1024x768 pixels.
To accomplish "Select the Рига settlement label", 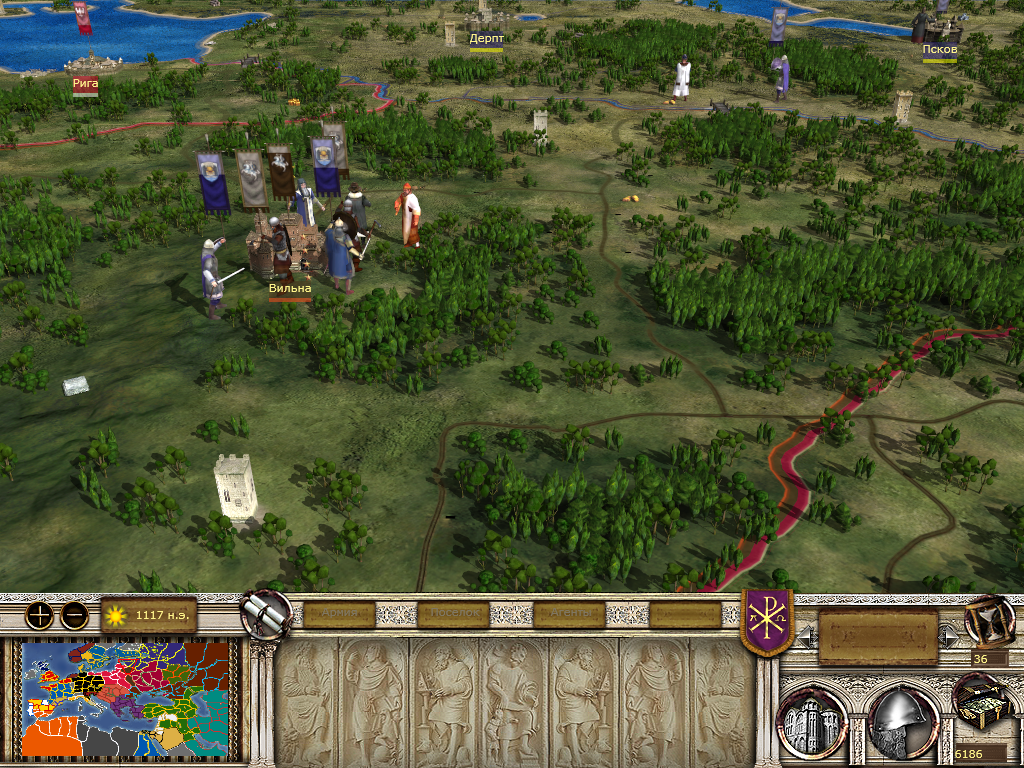I will 86,84.
